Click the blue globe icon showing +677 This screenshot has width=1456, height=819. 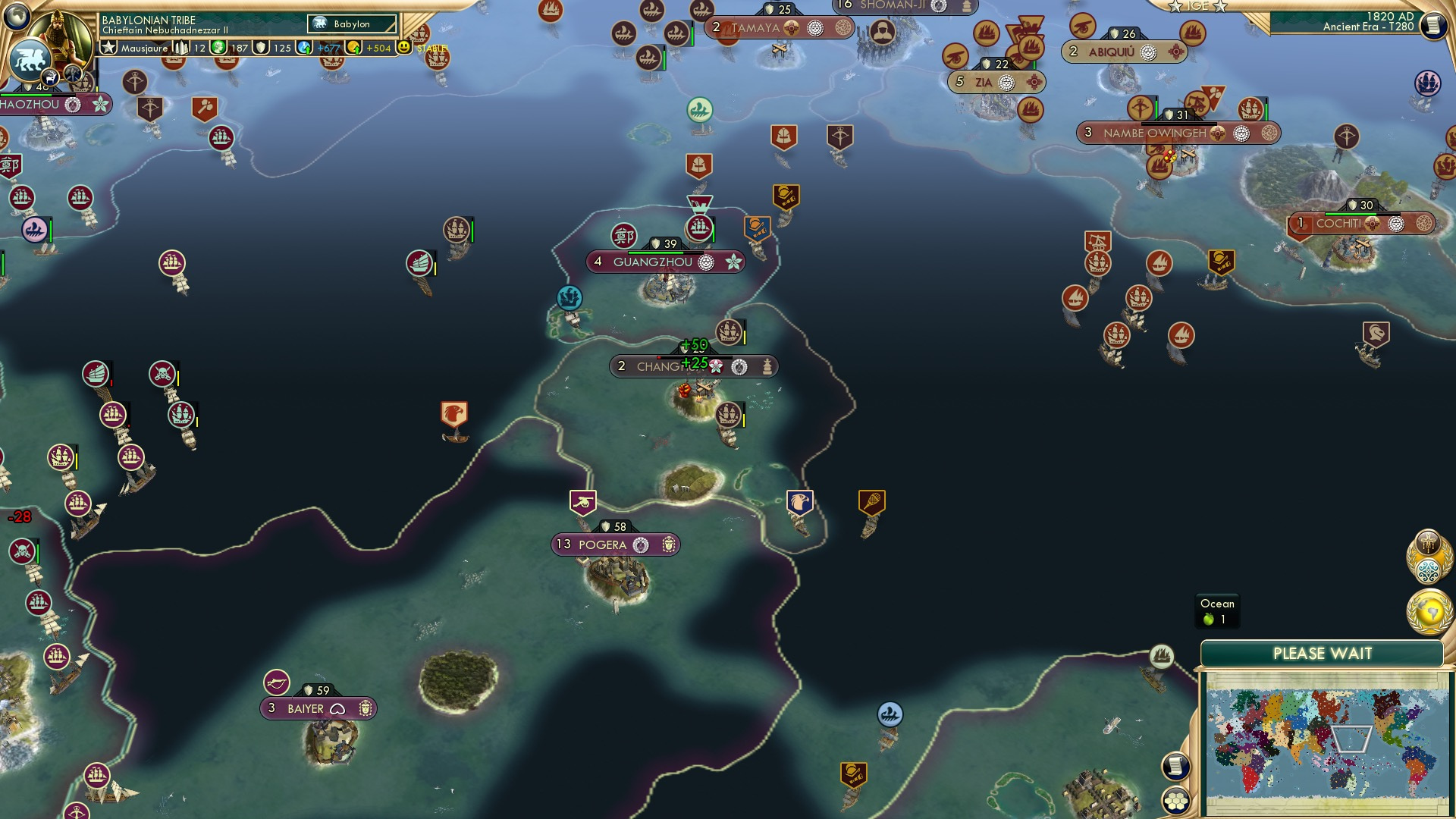[318, 48]
